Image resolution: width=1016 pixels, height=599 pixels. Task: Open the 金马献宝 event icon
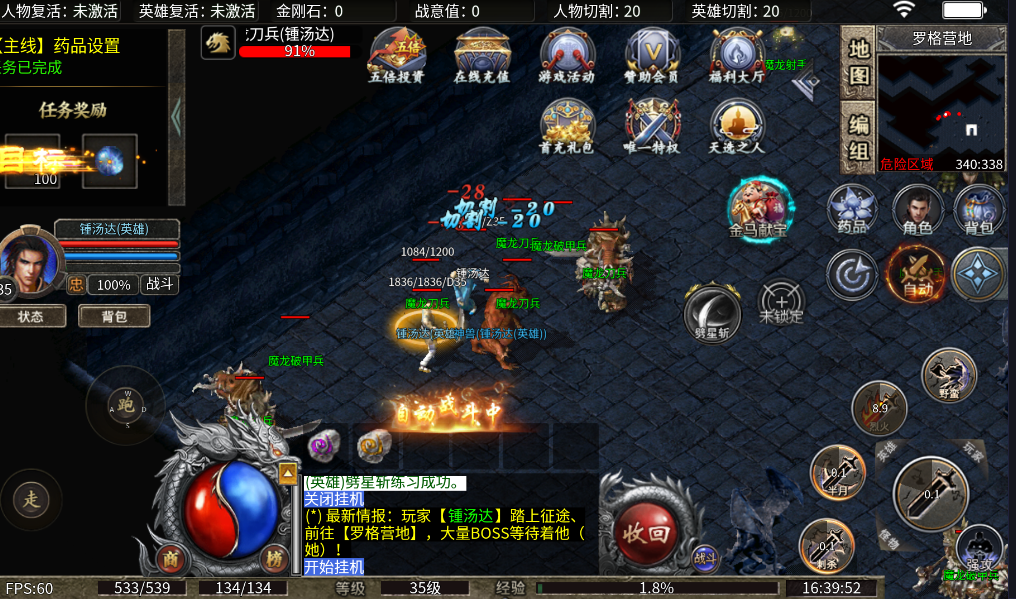pos(760,207)
